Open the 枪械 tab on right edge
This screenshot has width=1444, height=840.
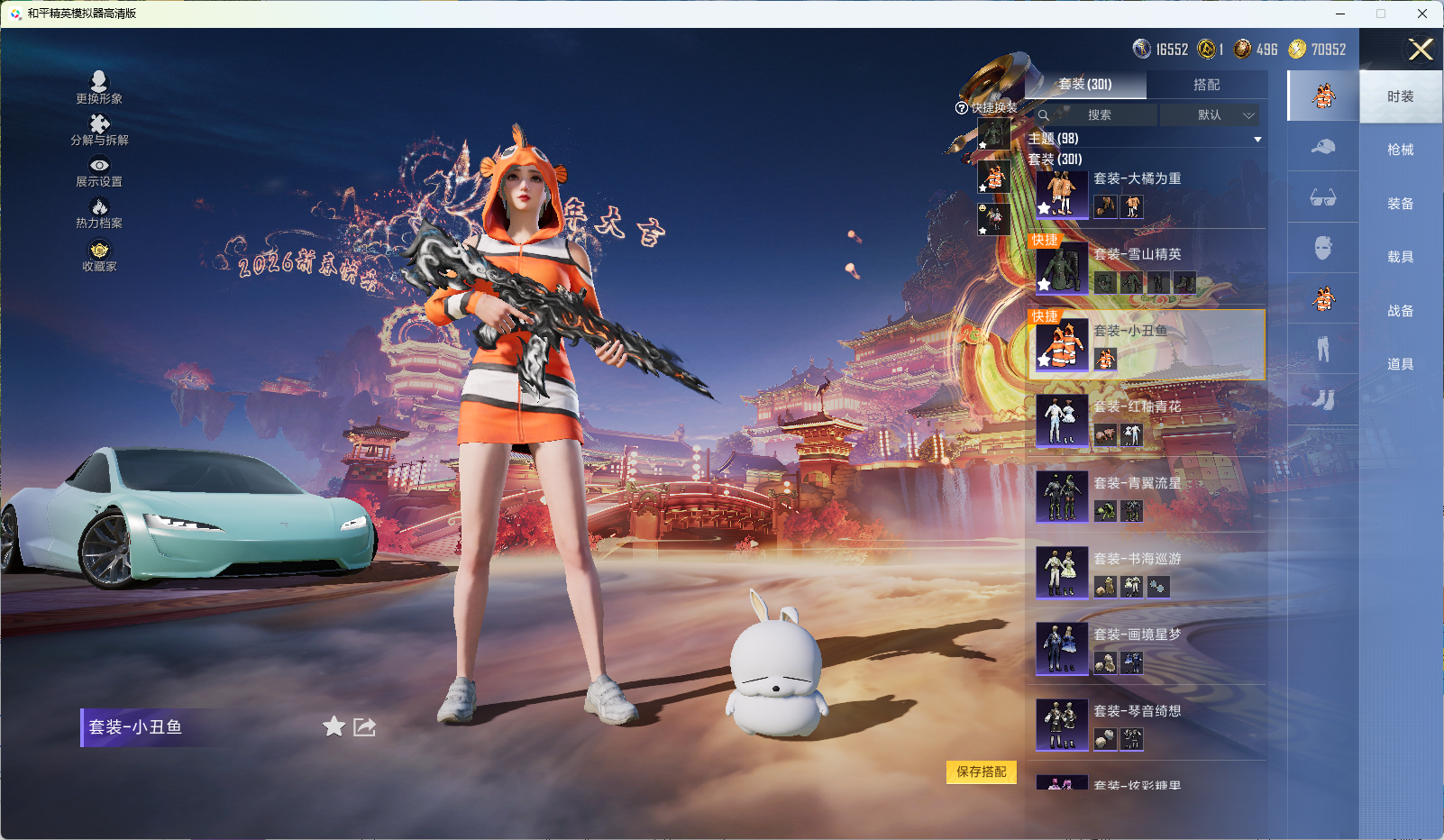point(1400,149)
